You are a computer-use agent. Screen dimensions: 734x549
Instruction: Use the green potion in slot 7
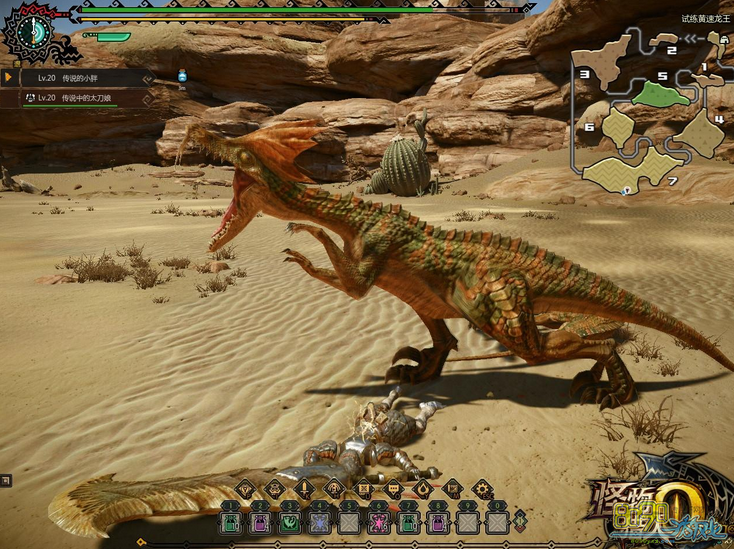click(x=408, y=521)
